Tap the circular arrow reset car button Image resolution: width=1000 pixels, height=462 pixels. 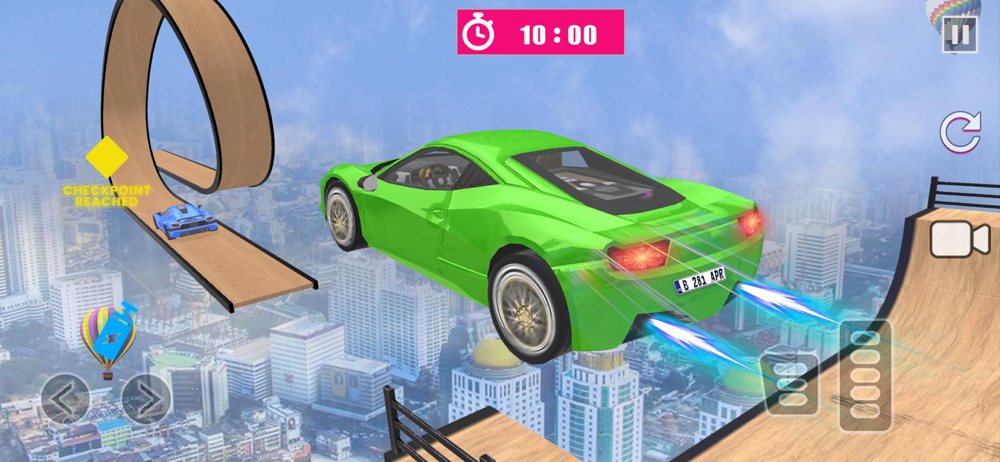coord(959,133)
